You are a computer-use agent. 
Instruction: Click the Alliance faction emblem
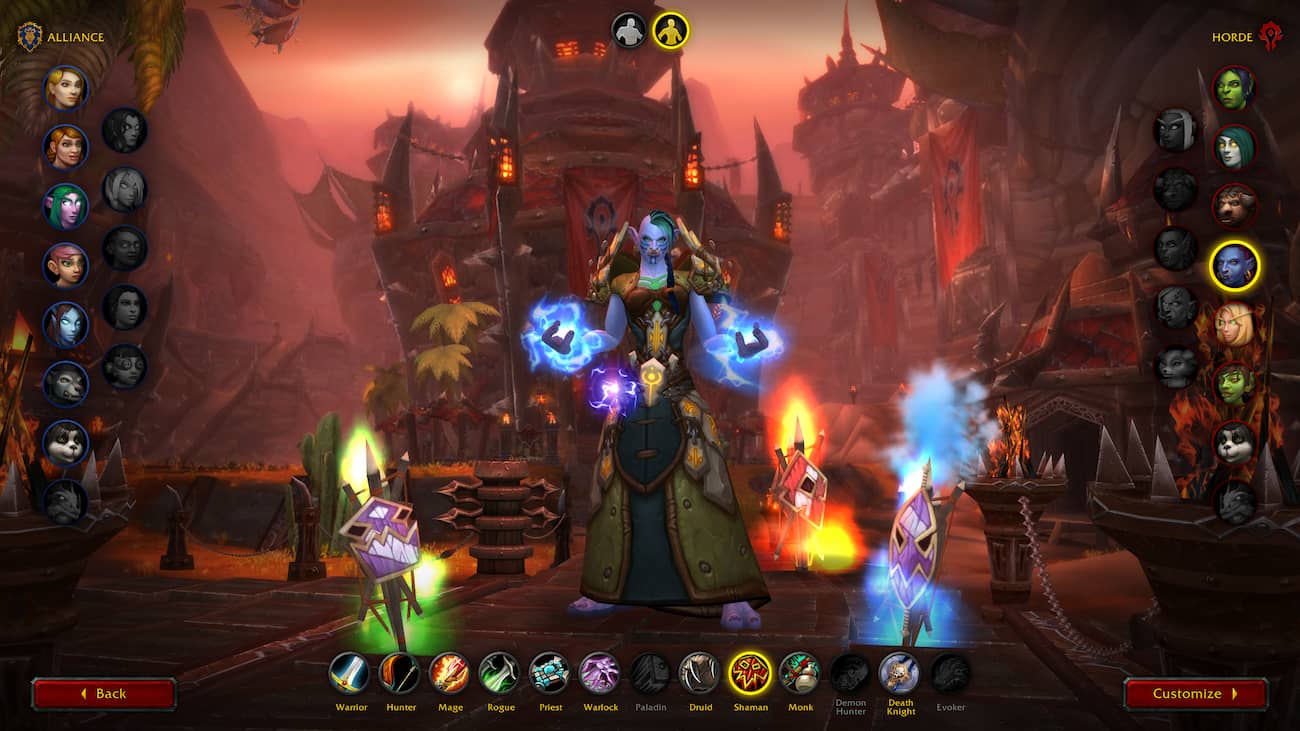(x=32, y=33)
